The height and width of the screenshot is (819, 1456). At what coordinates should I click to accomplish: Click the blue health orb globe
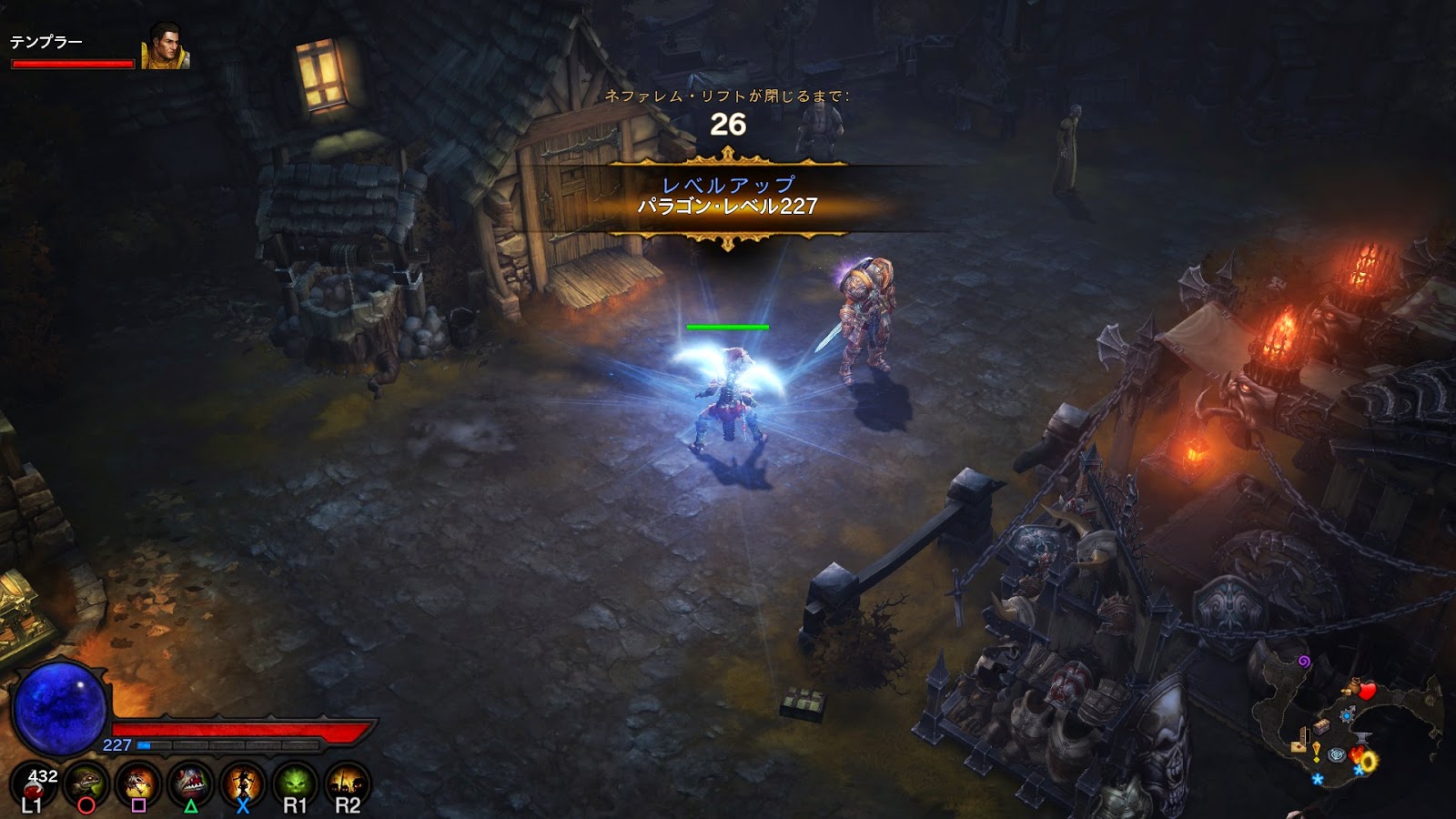(x=62, y=705)
